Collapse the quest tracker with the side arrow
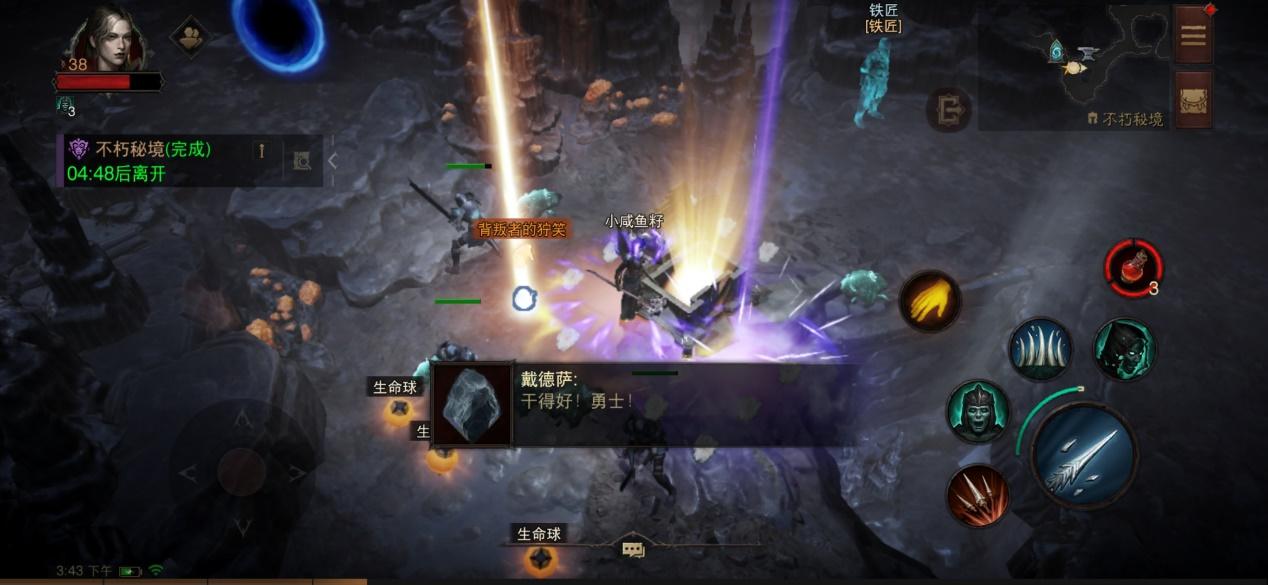The height and width of the screenshot is (585, 1268). click(x=333, y=160)
